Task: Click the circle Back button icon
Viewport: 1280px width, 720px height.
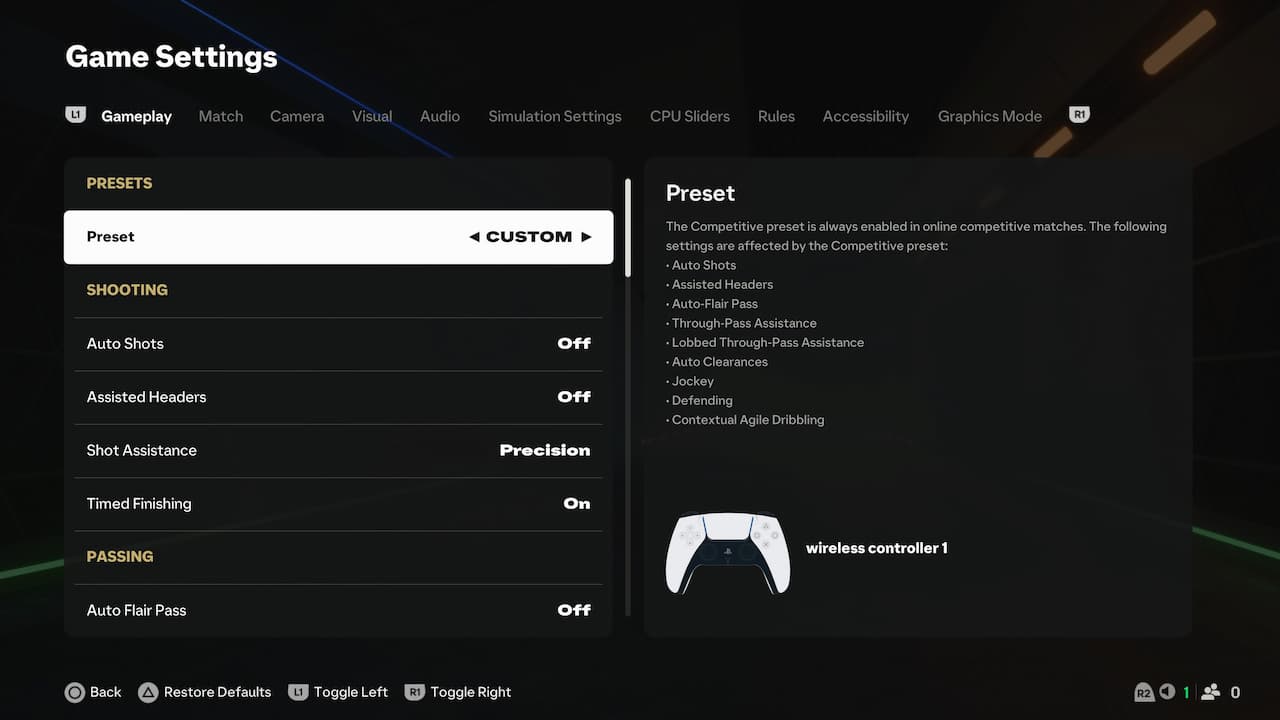Action: [75, 691]
